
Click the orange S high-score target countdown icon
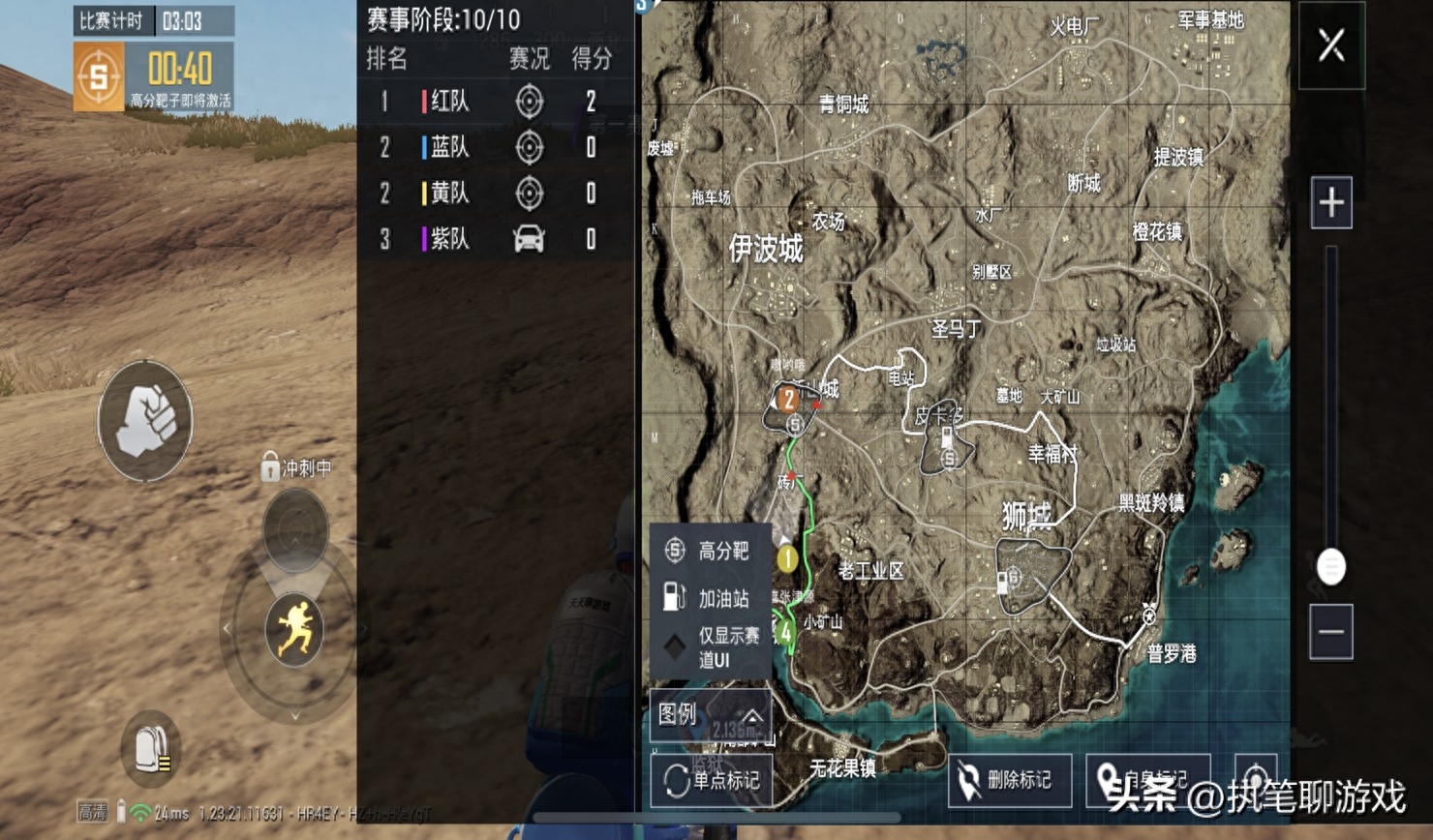[100, 75]
